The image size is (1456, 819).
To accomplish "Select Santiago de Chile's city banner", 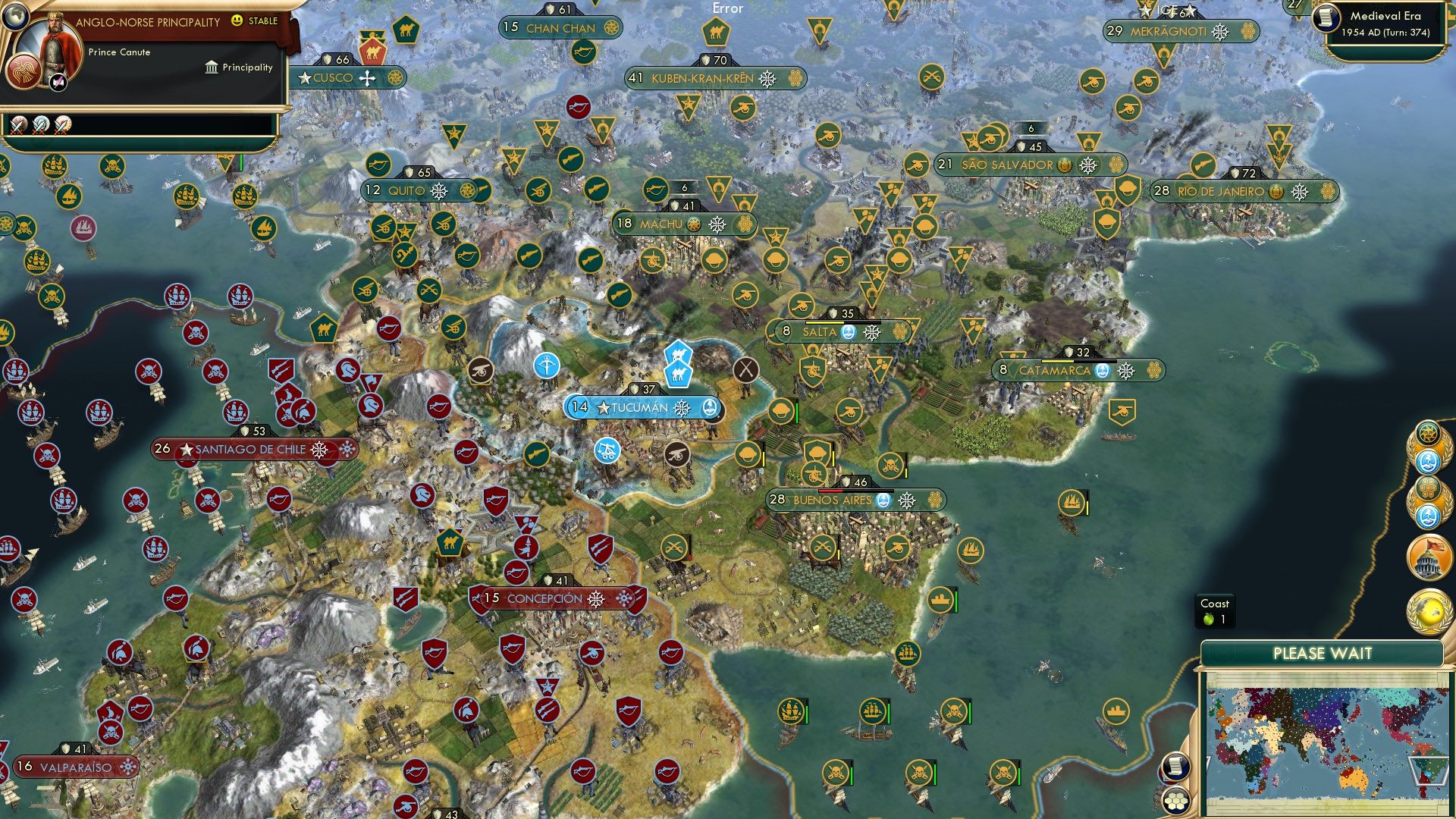I will pyautogui.click(x=250, y=449).
